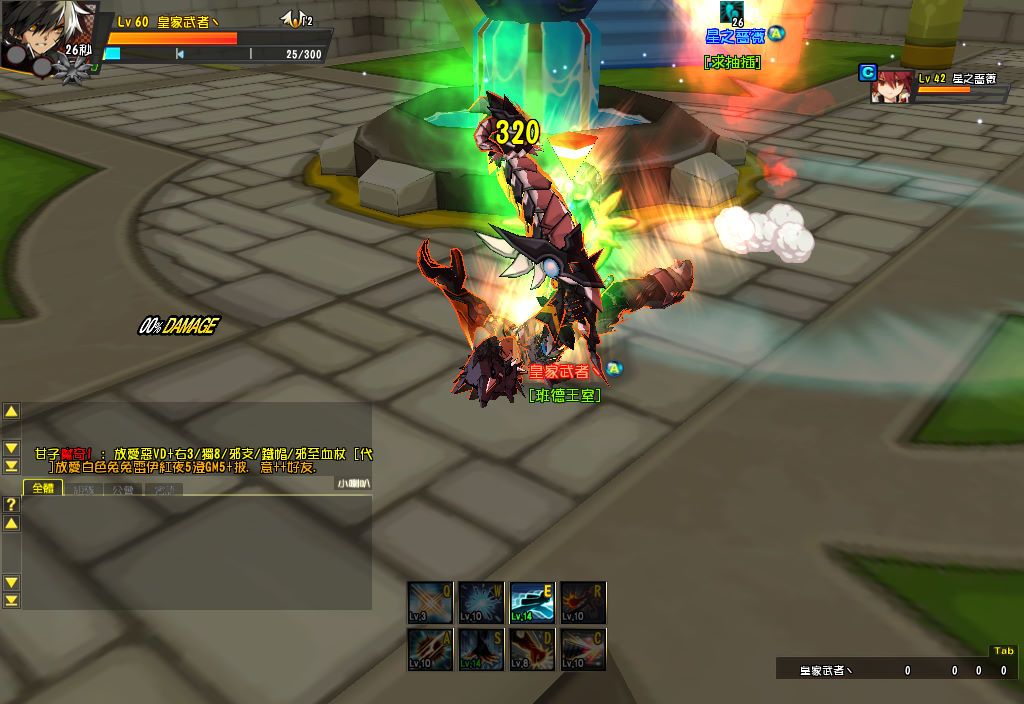Activate the R skill icon
This screenshot has height=704, width=1024.
(582, 603)
